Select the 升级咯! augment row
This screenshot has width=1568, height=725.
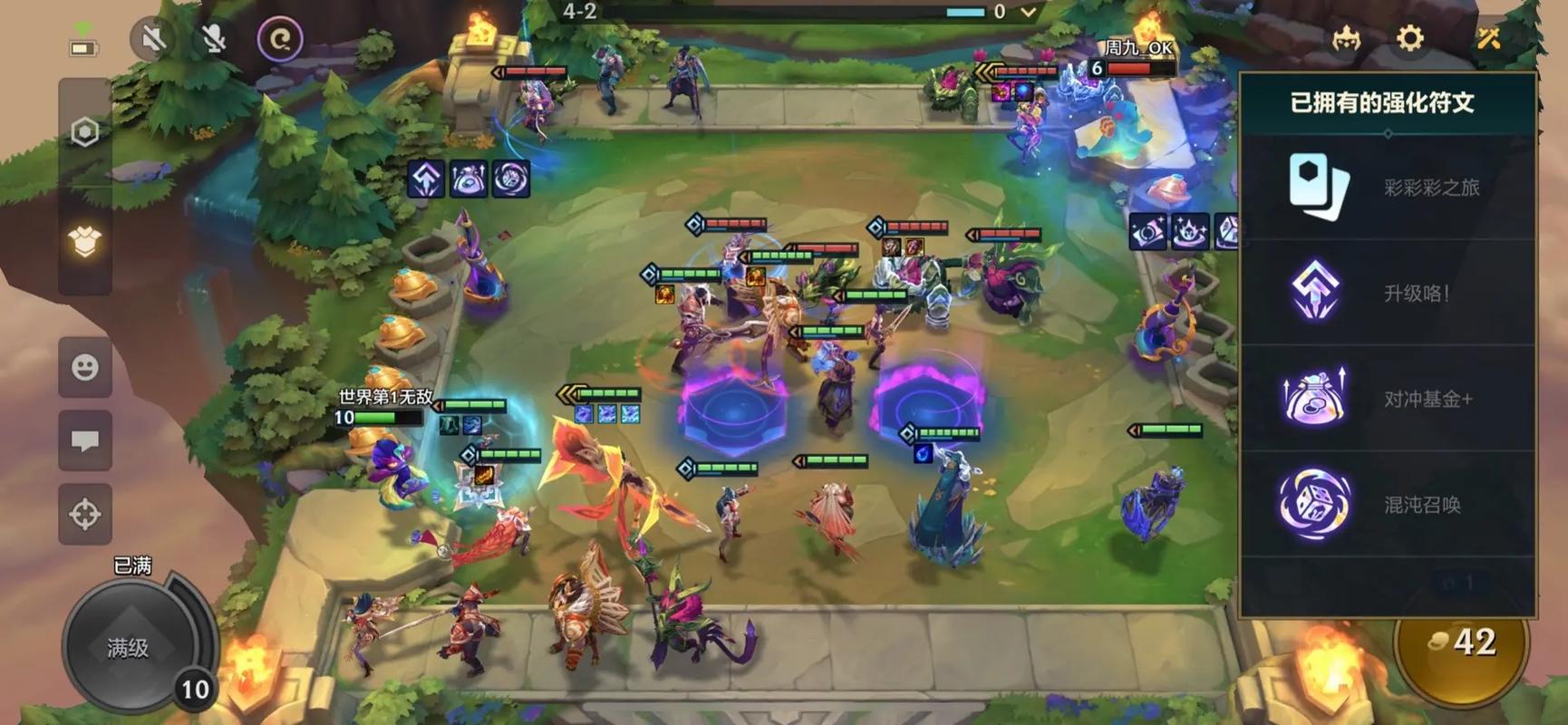[x=1387, y=293]
